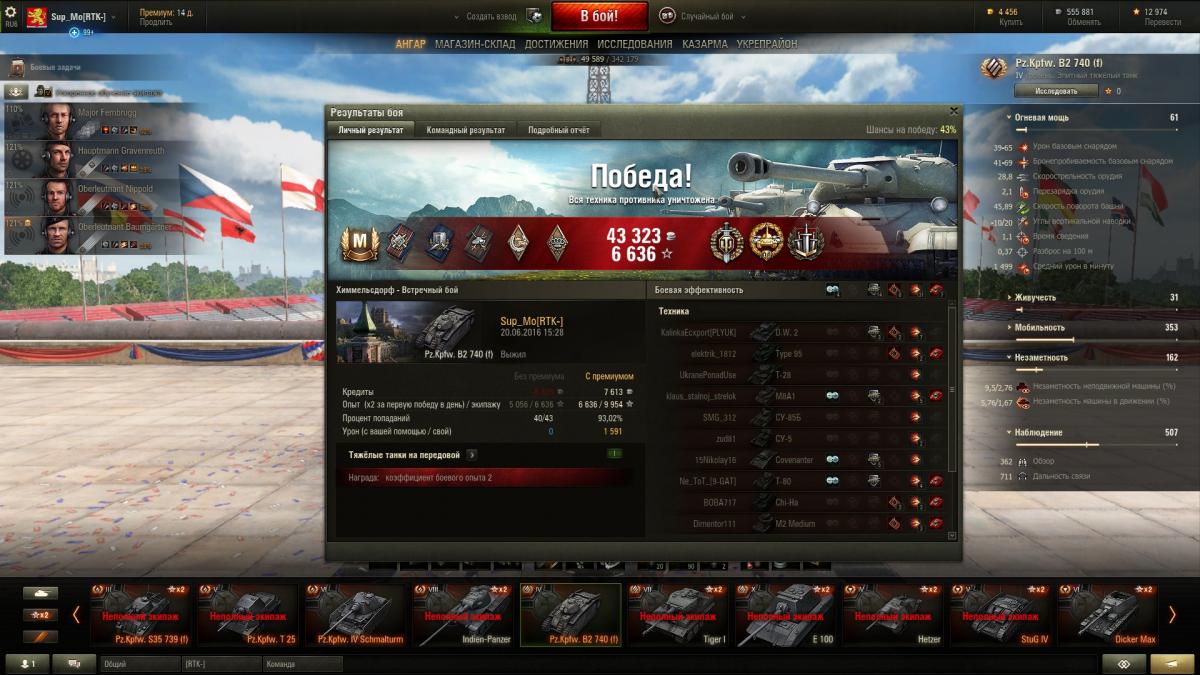The width and height of the screenshot is (1200, 675).
Task: Go to the ДОСТИЖЕНИЯ section
Action: pos(556,44)
